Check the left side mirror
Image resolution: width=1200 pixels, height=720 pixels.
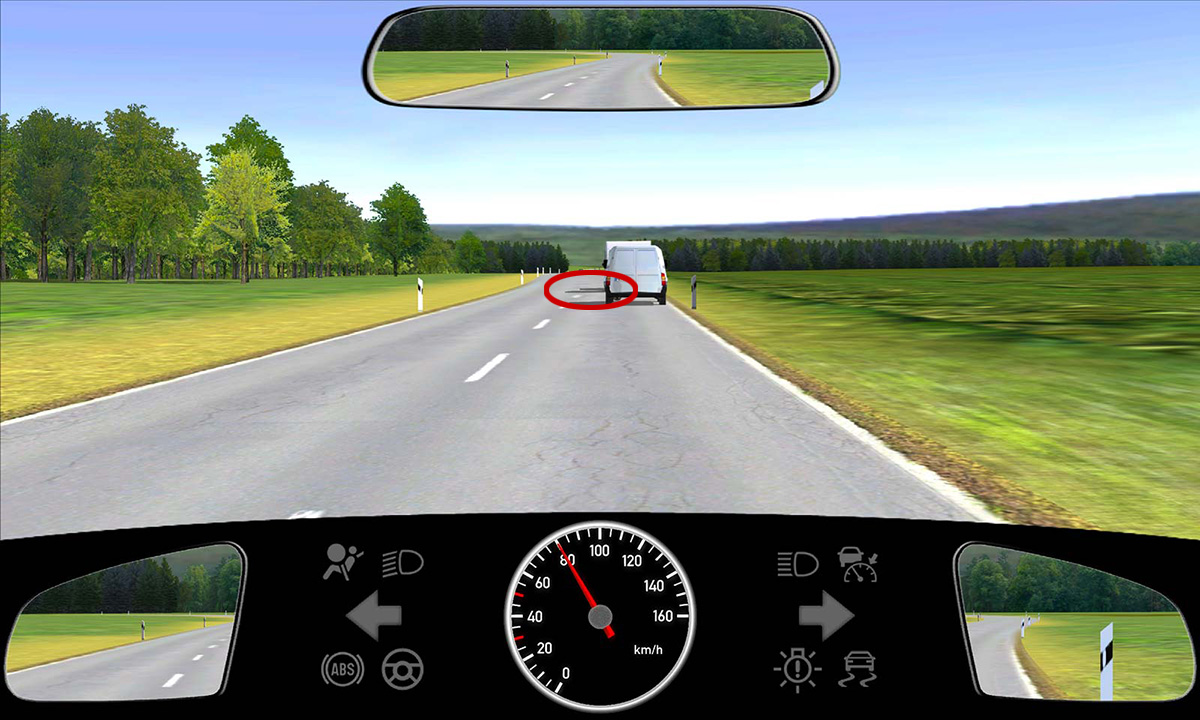(x=128, y=621)
